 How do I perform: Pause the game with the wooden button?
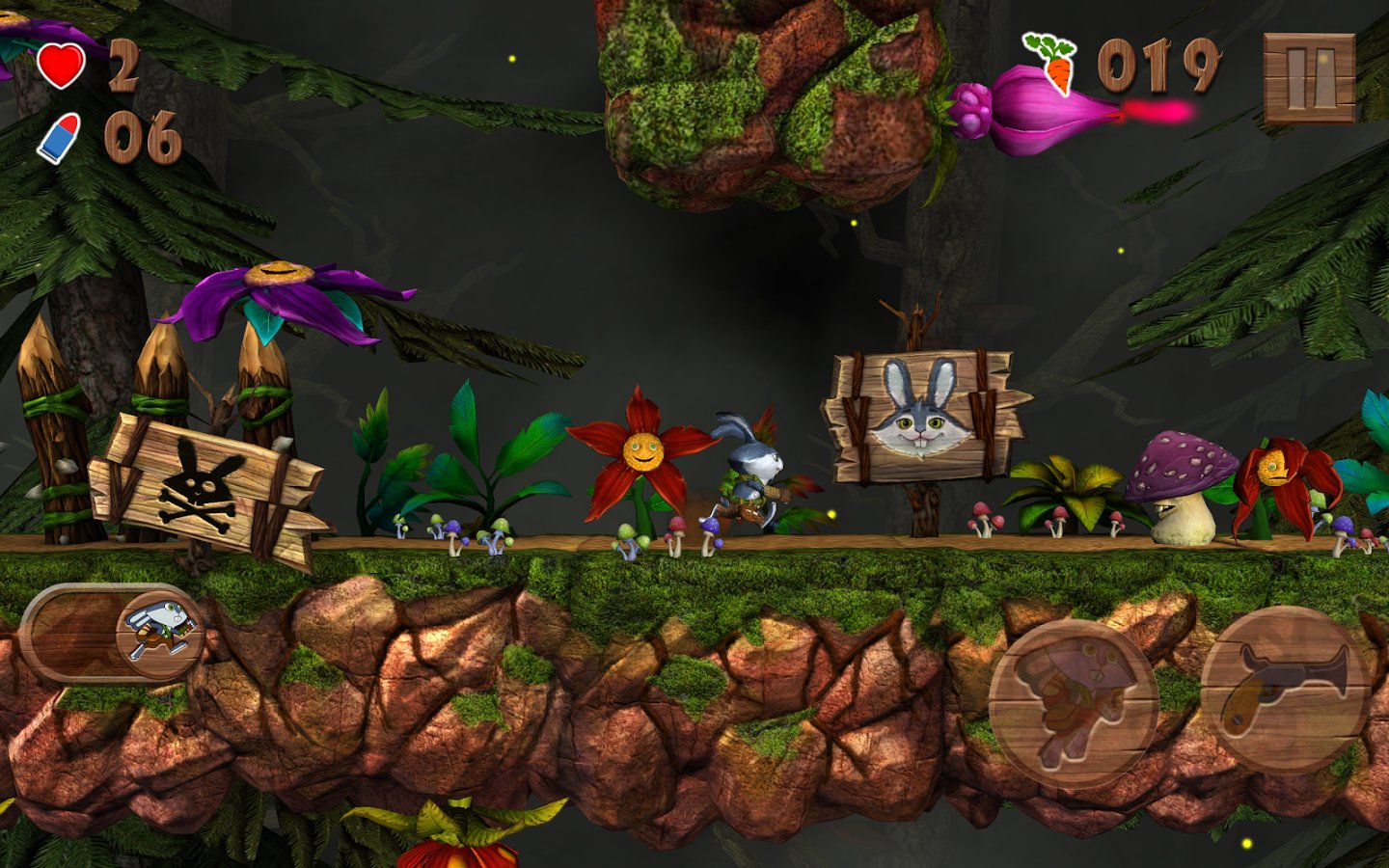(1309, 79)
